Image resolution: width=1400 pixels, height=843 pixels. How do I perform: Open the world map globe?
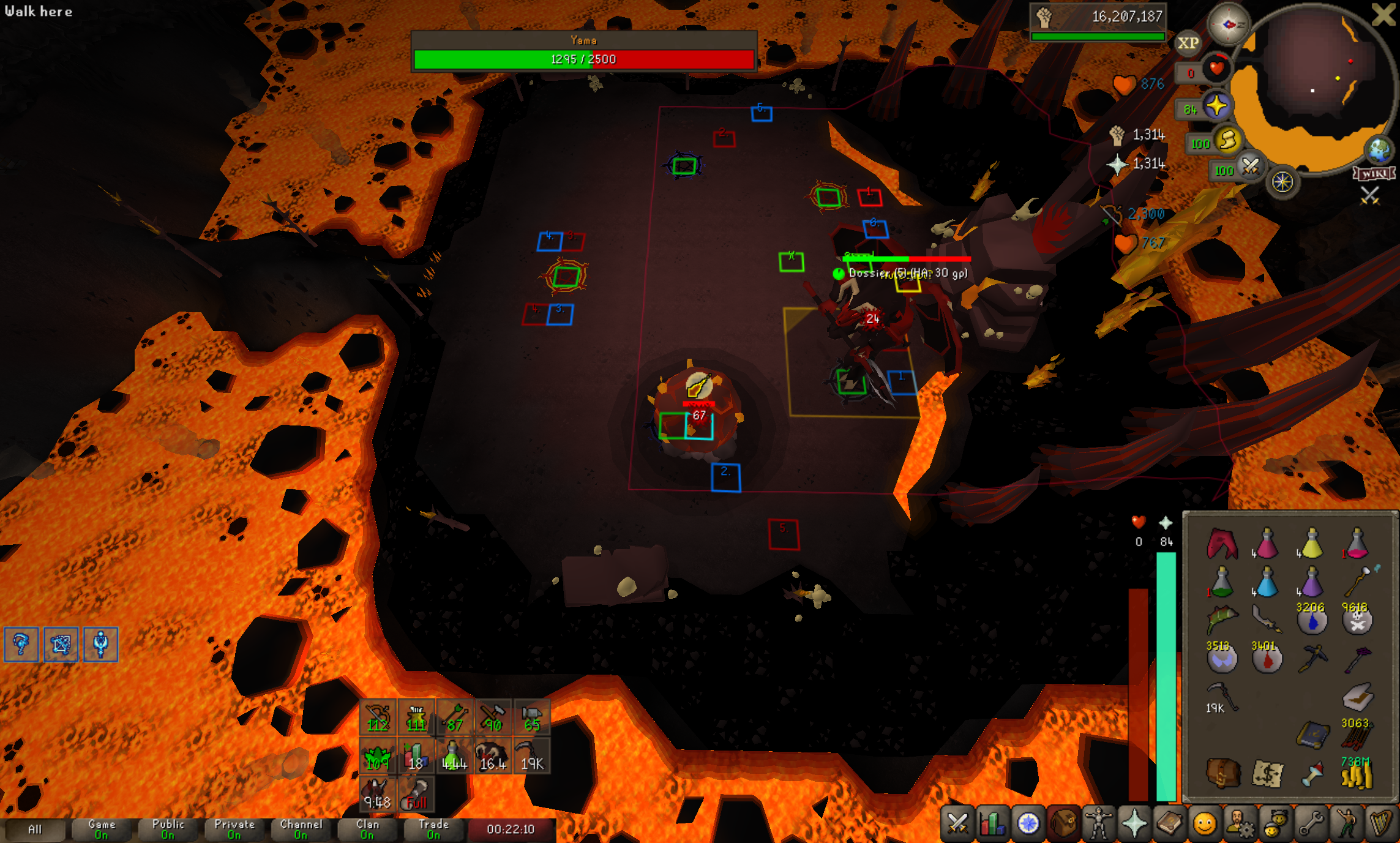coord(1379,149)
